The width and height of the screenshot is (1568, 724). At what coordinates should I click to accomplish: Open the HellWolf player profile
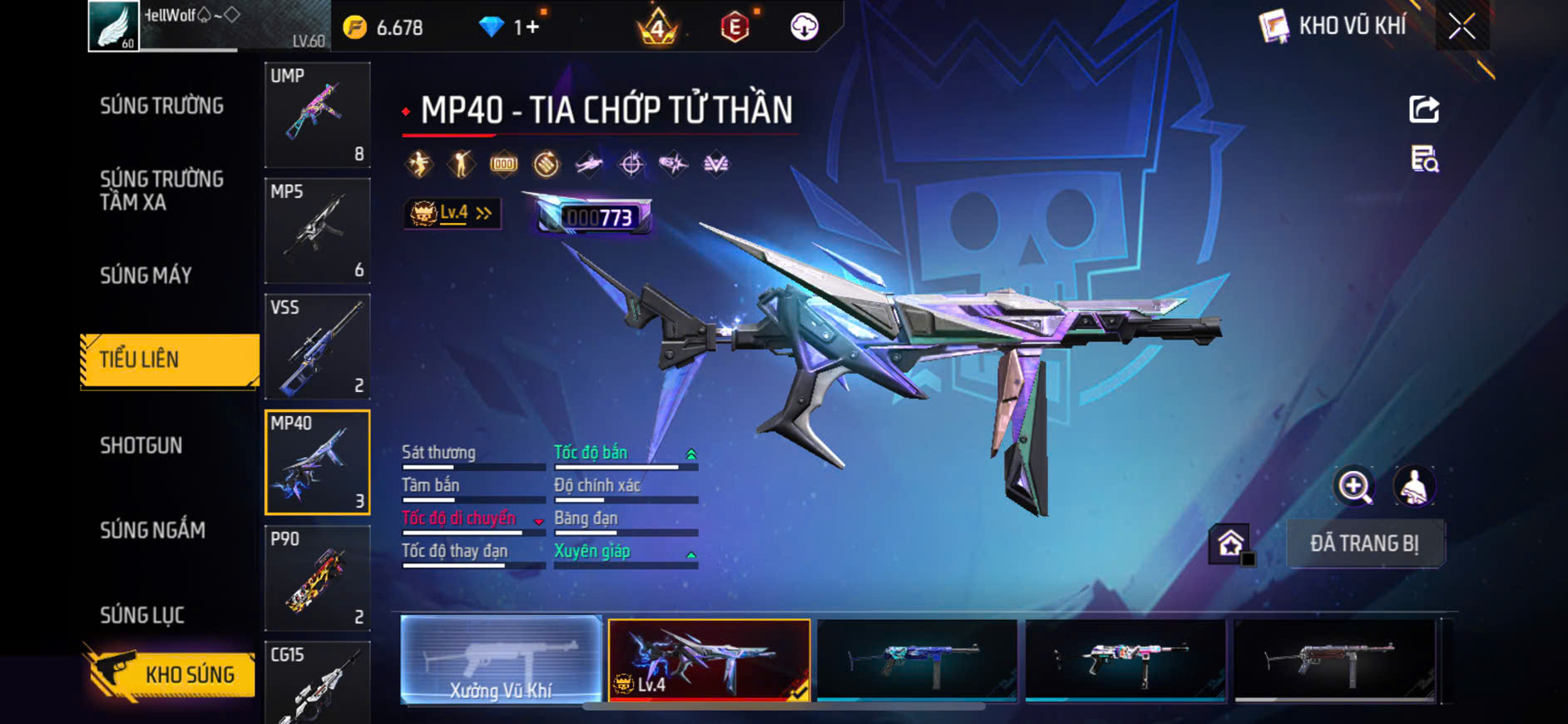208,27
